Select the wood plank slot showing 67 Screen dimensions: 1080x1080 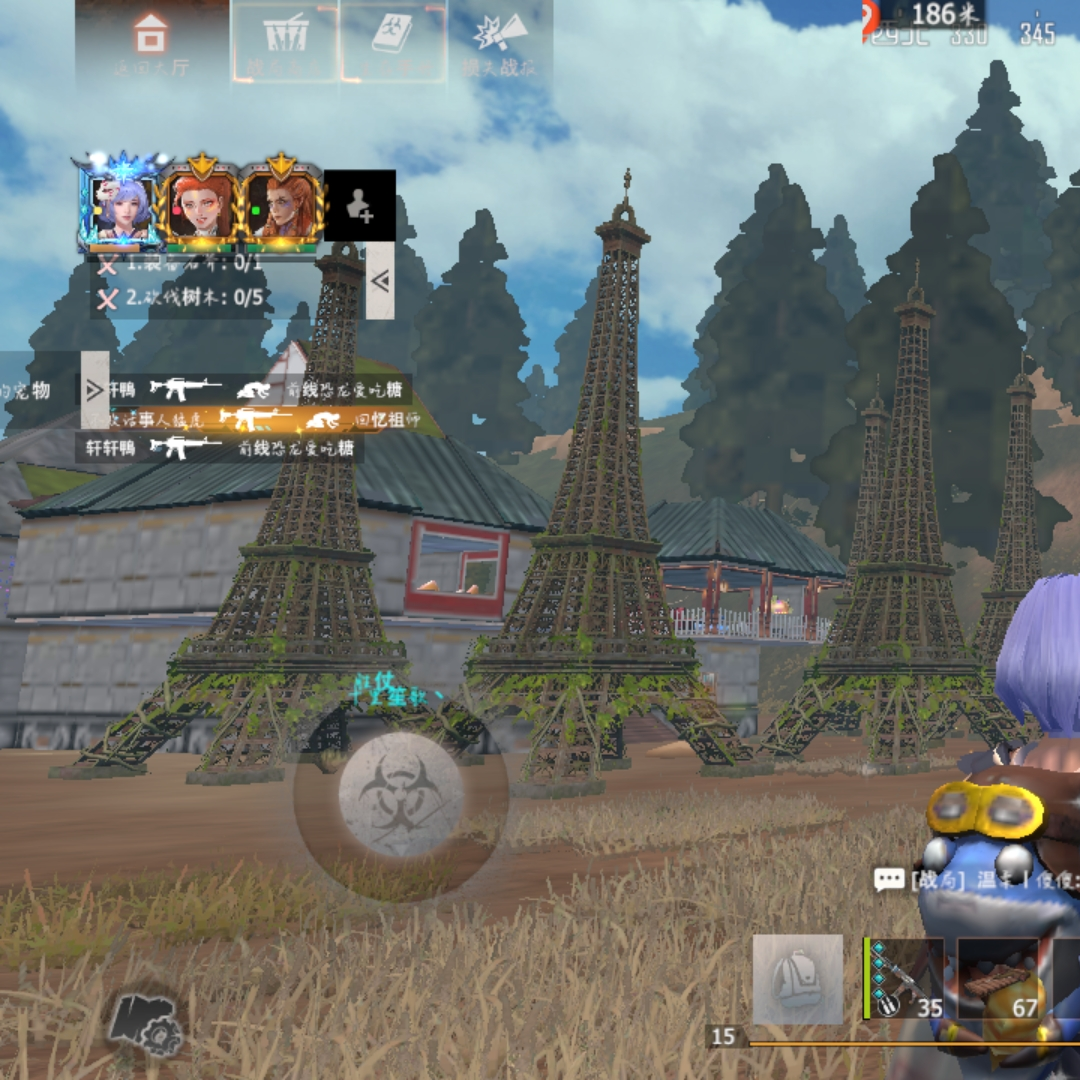pyautogui.click(x=1000, y=979)
